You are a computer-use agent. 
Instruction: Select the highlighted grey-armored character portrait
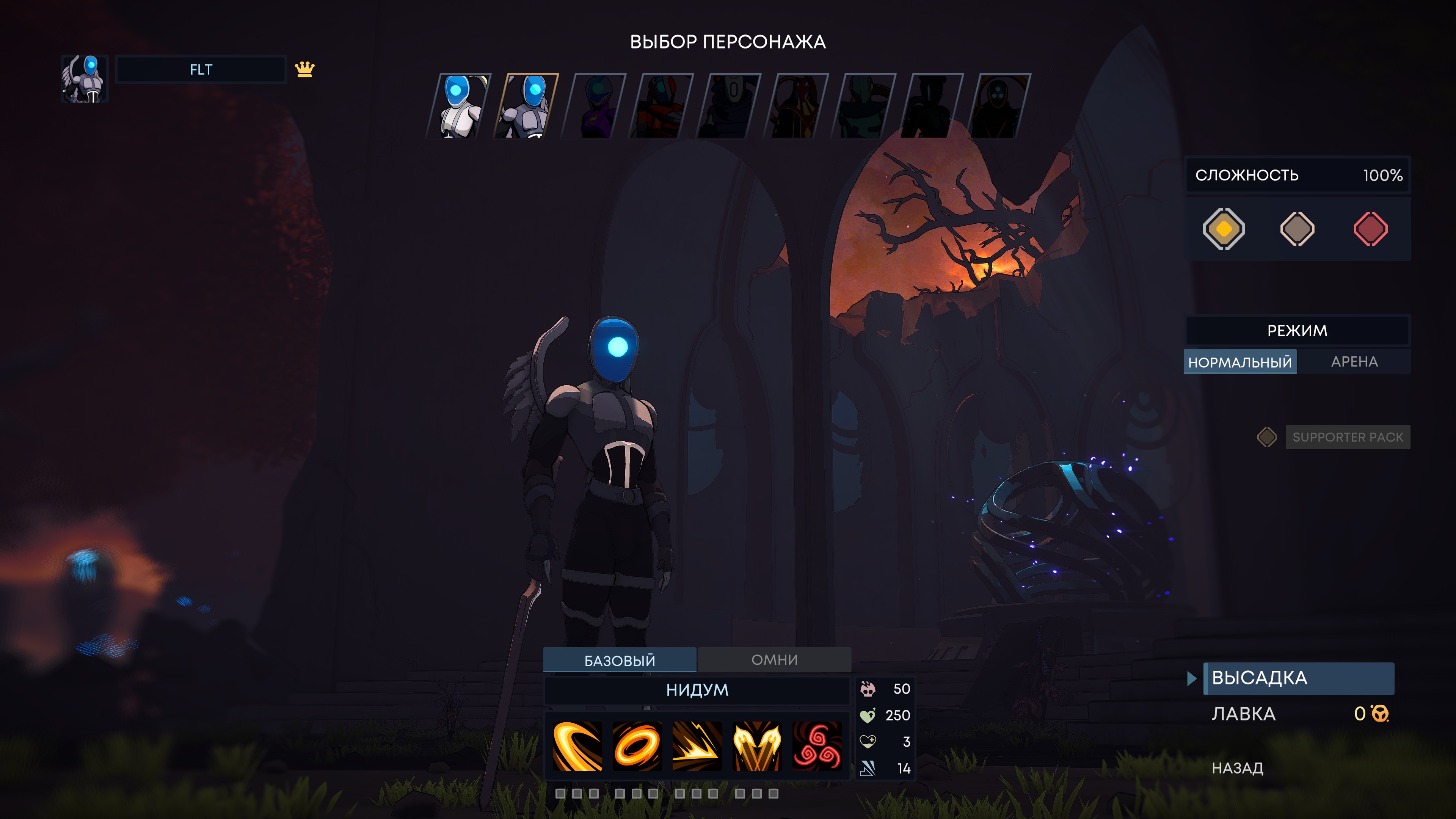527,106
